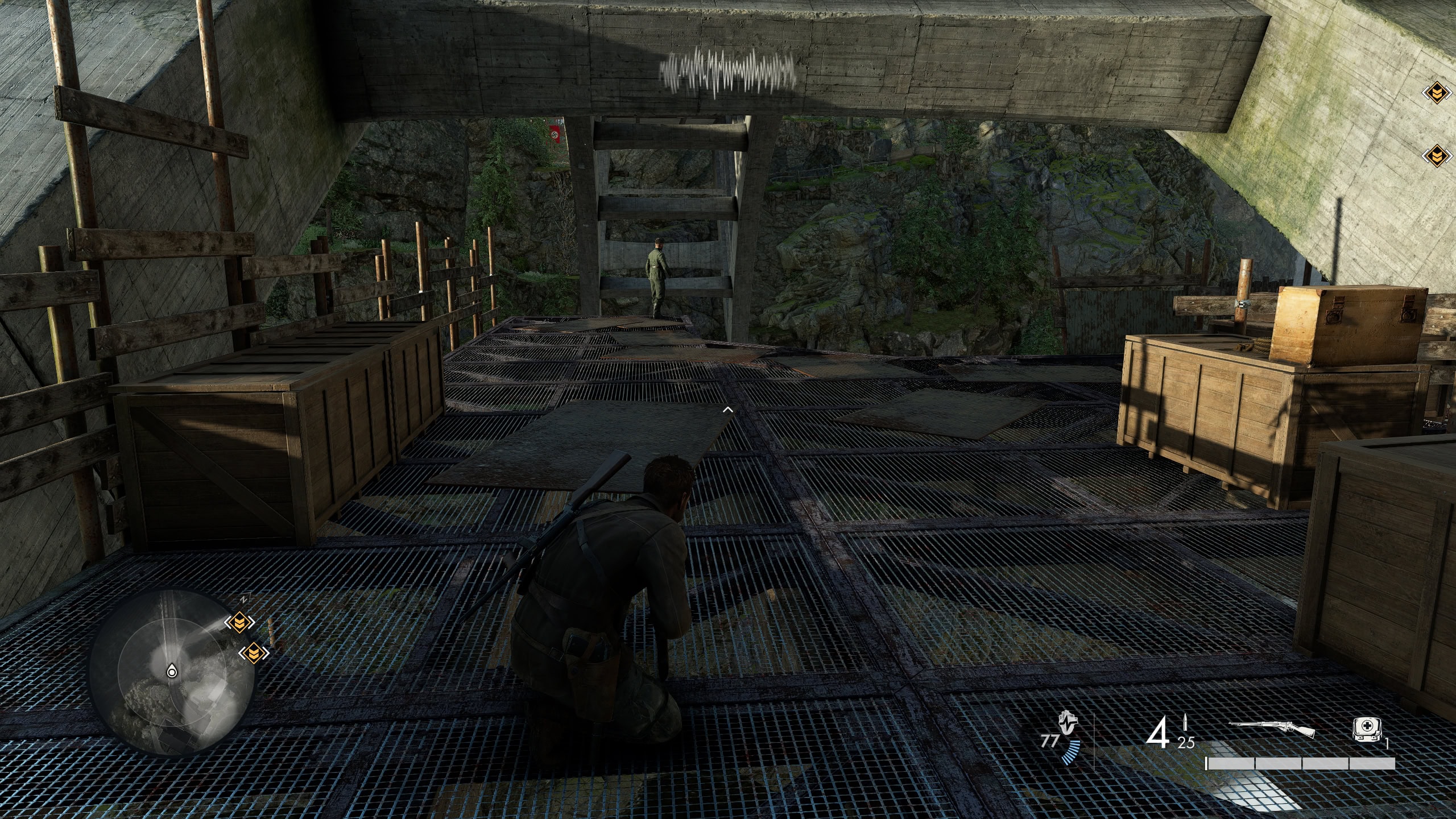Viewport: 1456px width, 819px height.
Task: Click the blue segmented focus gauge under the heart icon
Action: point(1070,752)
